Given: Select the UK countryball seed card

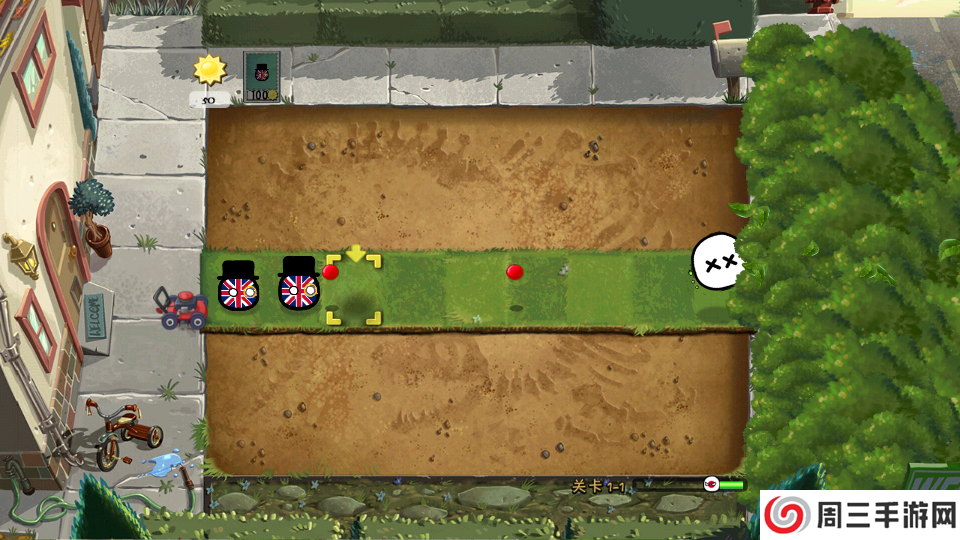Looking at the screenshot, I should coord(262,77).
